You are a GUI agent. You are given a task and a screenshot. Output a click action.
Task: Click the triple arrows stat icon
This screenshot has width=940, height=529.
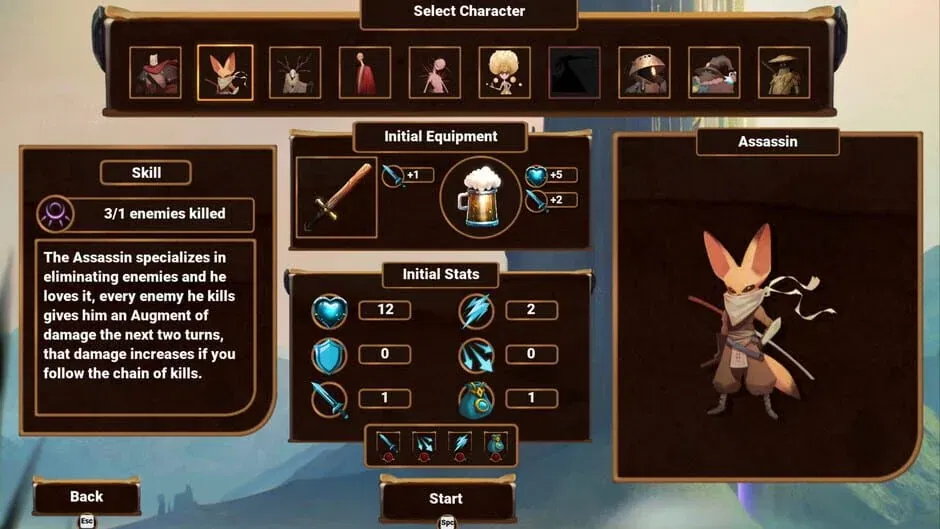click(476, 355)
